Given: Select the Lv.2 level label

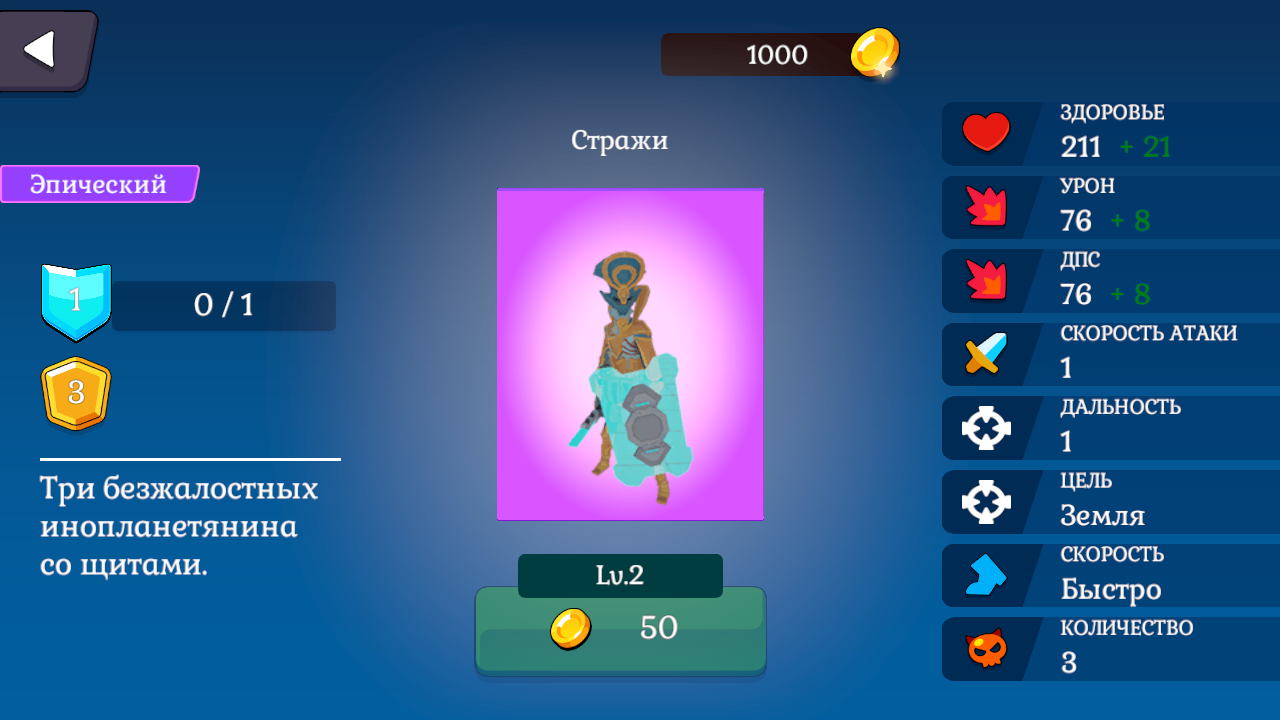Looking at the screenshot, I should pyautogui.click(x=619, y=575).
